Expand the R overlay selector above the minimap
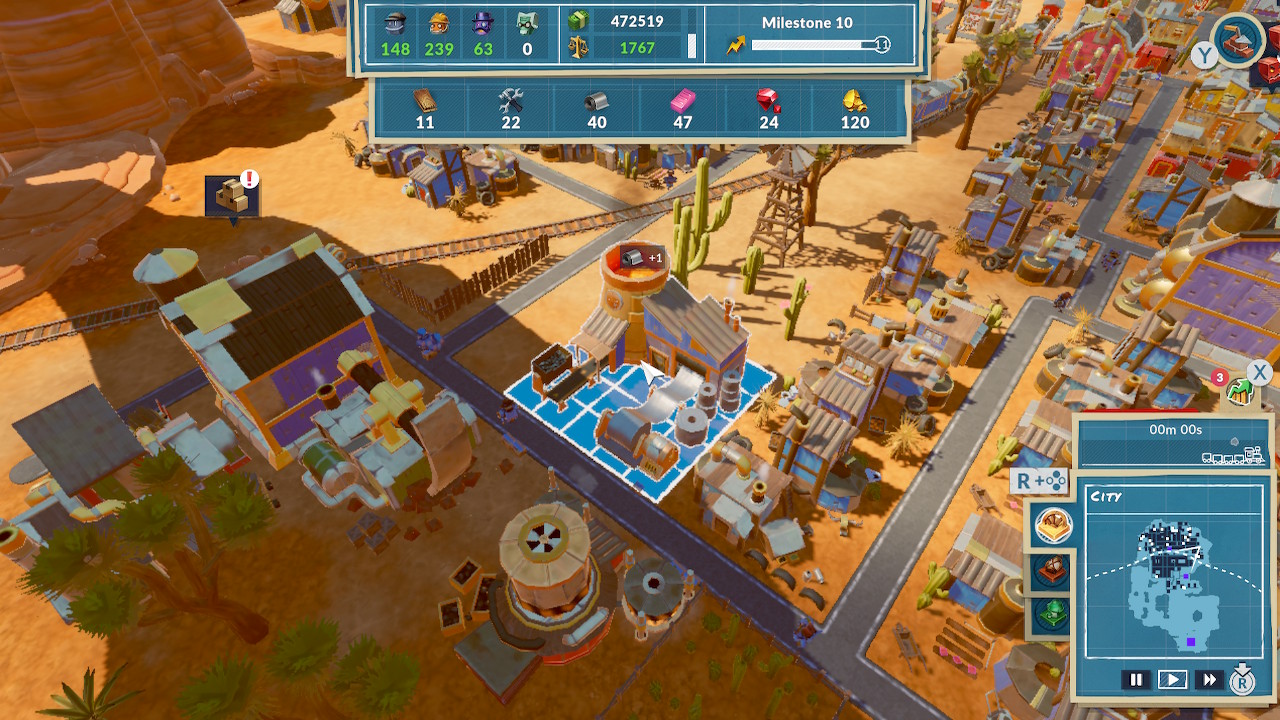Image resolution: width=1280 pixels, height=720 pixels. tap(1040, 482)
